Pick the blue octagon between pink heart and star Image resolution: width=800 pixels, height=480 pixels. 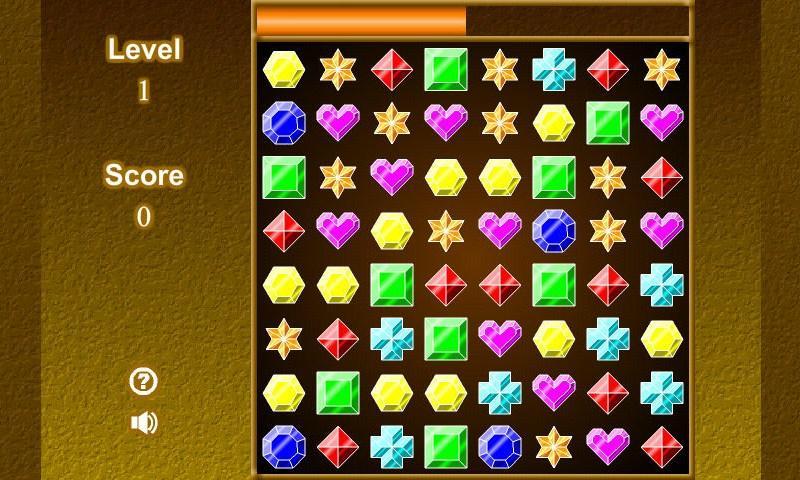point(553,230)
